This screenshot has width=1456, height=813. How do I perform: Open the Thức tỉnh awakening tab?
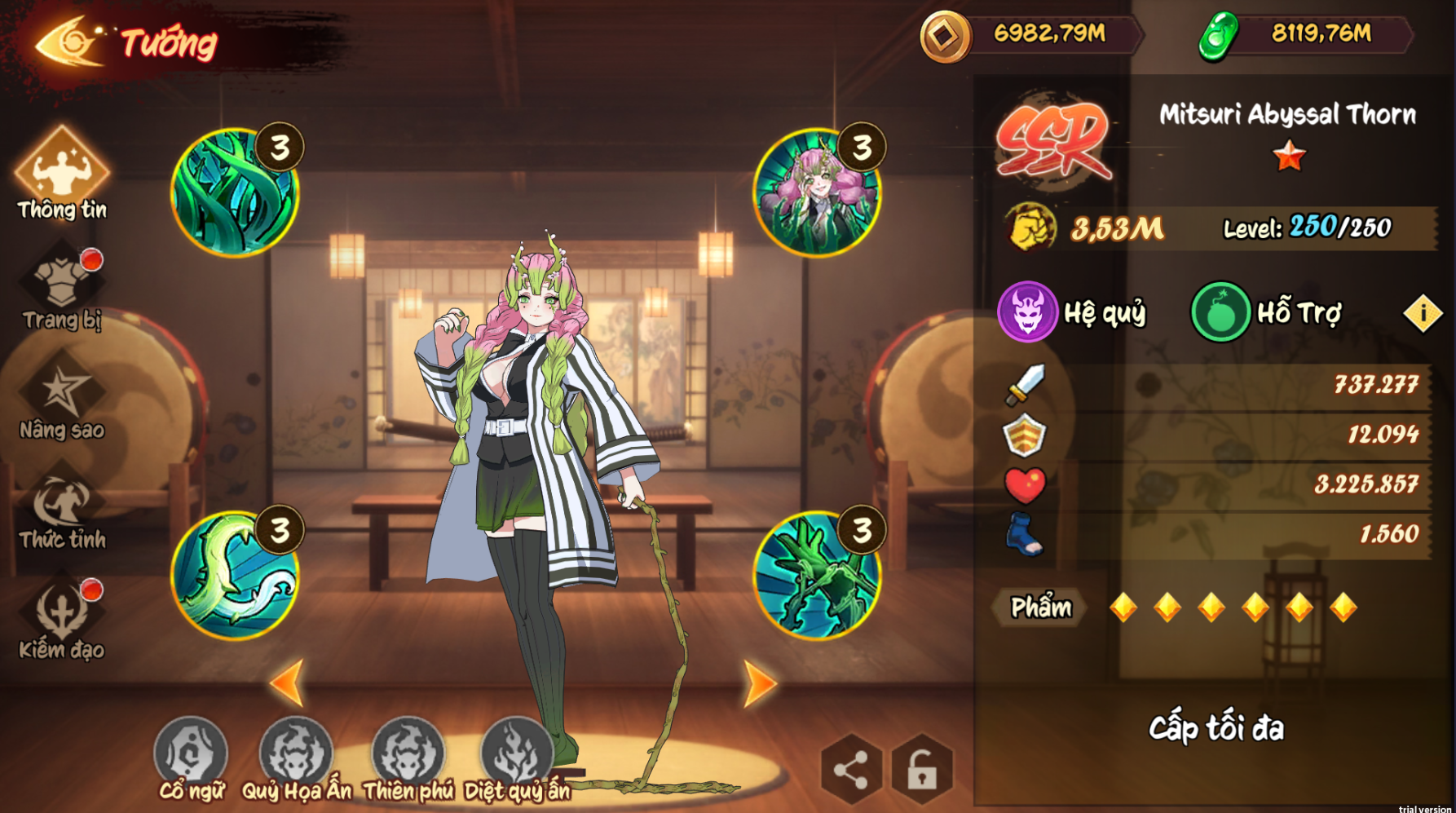(62, 507)
